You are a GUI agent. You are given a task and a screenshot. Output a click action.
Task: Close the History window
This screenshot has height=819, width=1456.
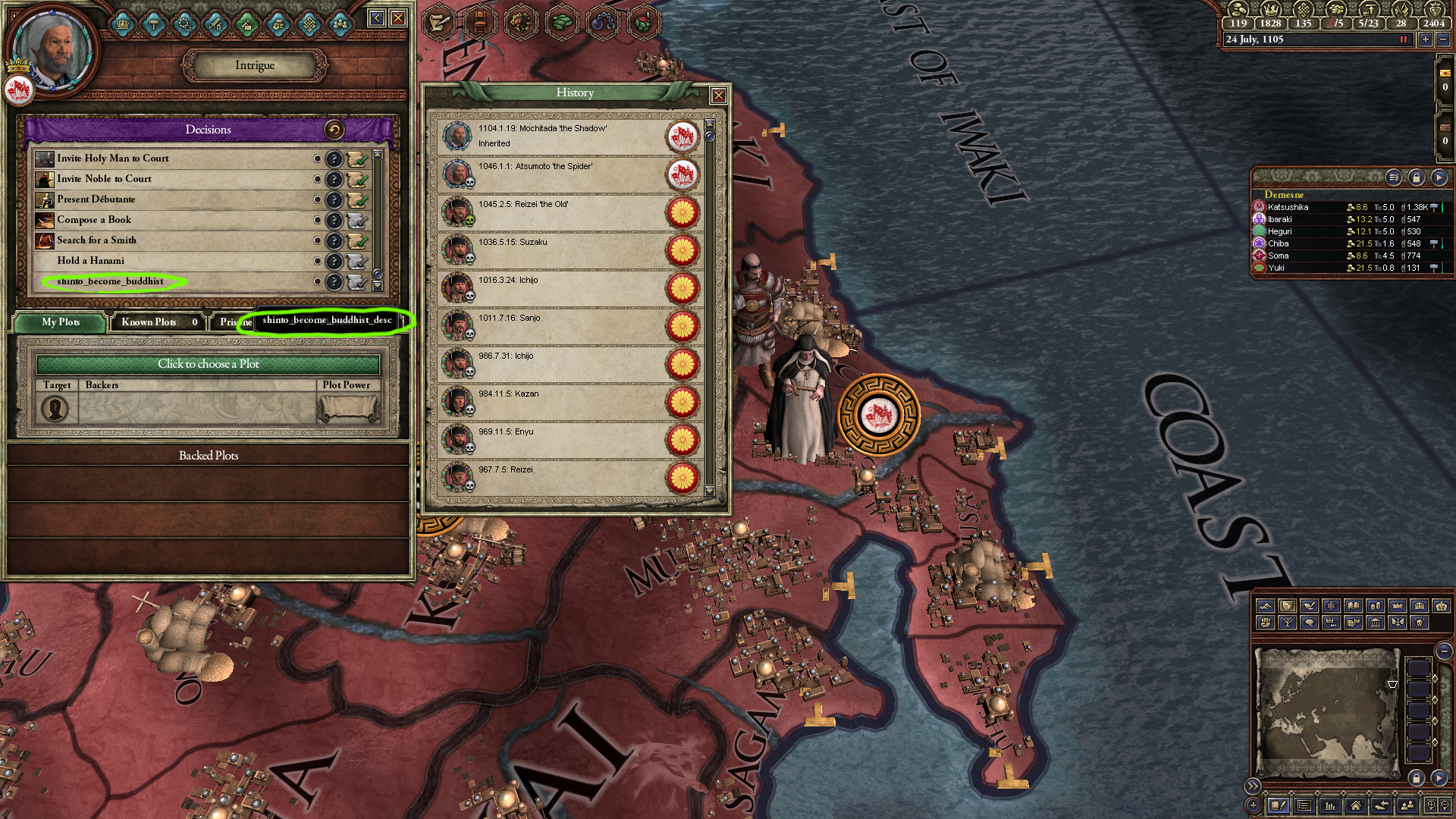[718, 96]
